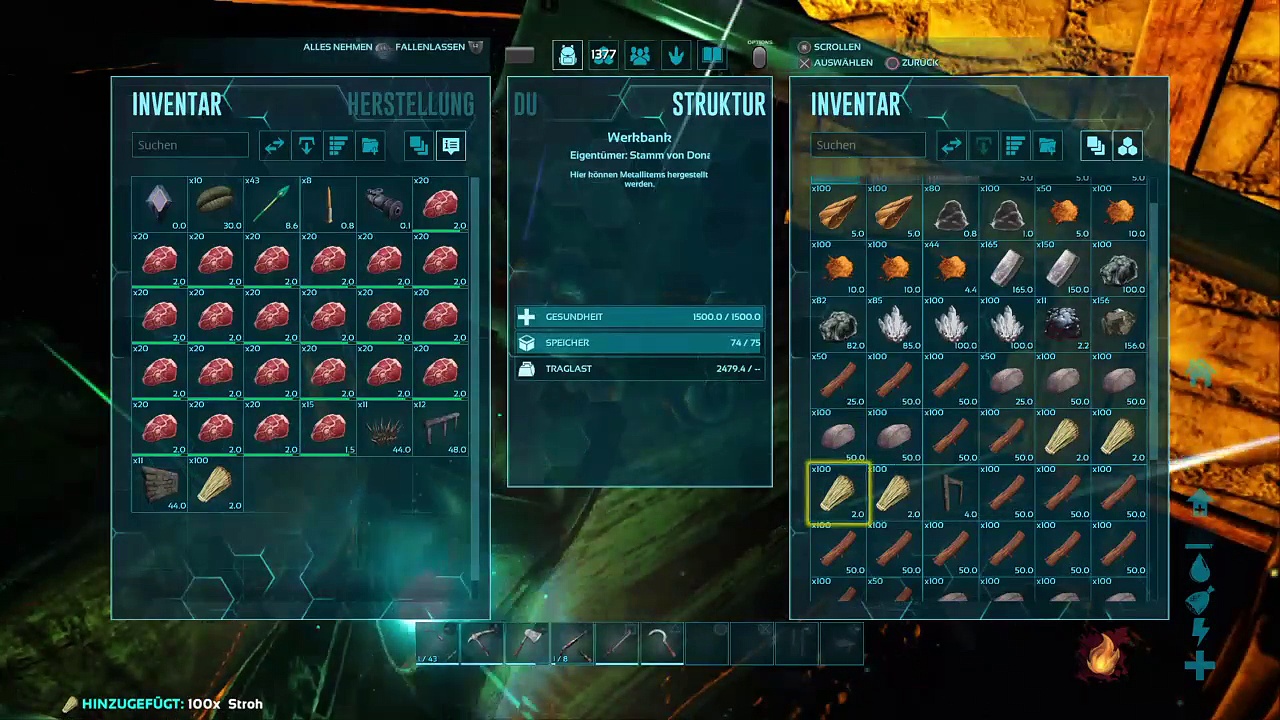The width and height of the screenshot is (1280, 720).
Task: Select the x12 wooden railing item
Action: coord(440,428)
